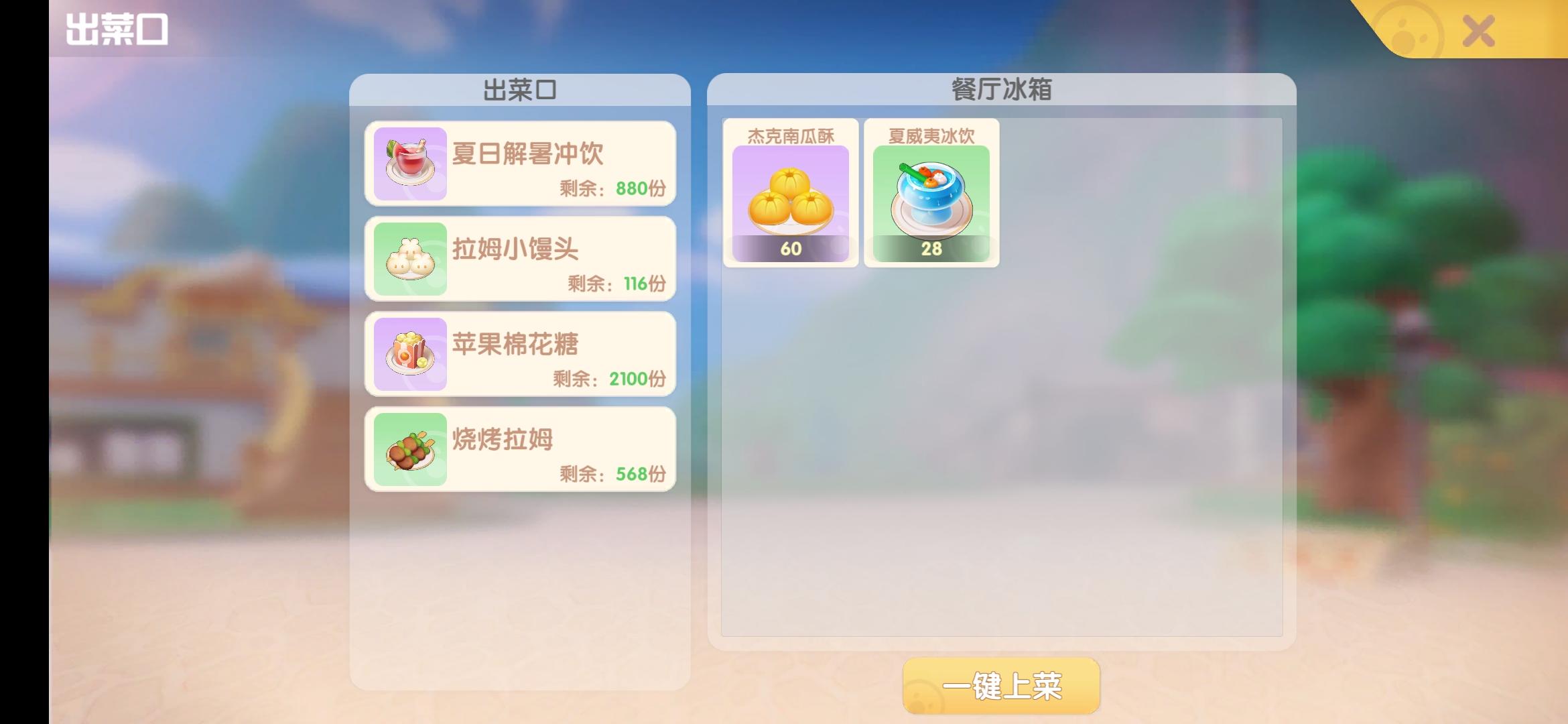Click the 烧烤拉姆 skewer icon
Viewport: 1568px width, 724px height.
click(410, 450)
